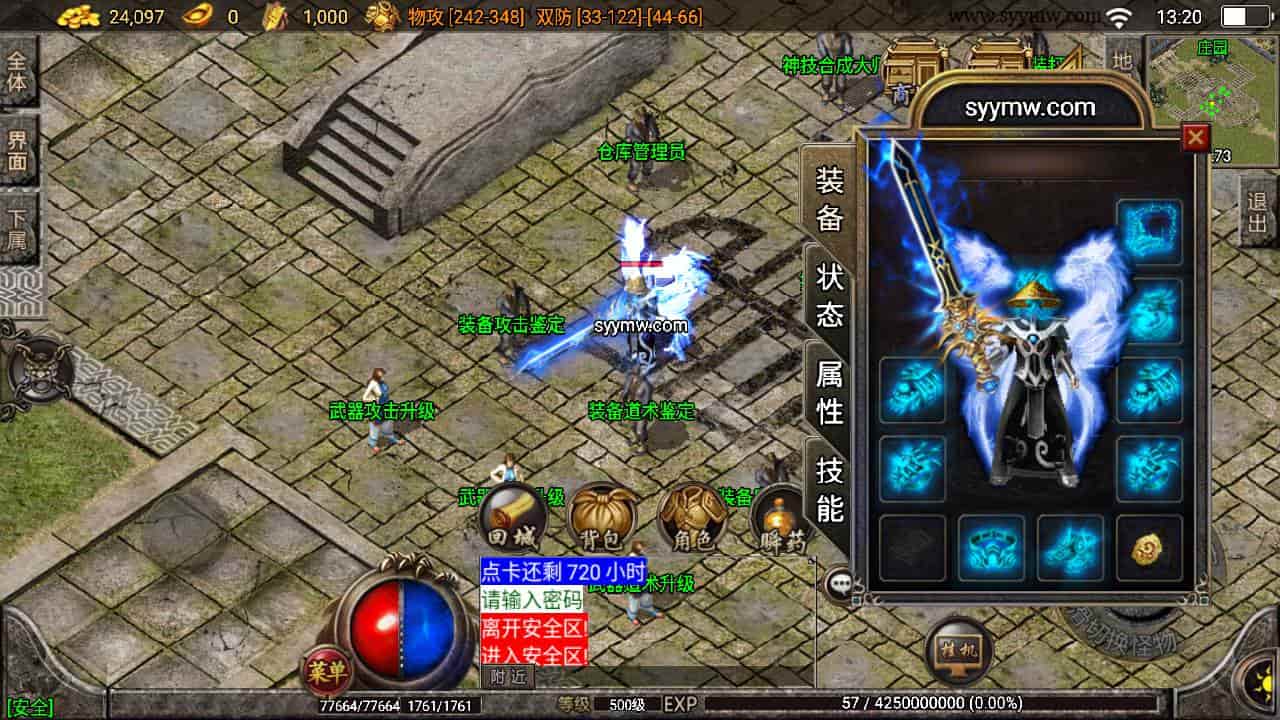Select the 下属 subordinates button

pos(18,226)
